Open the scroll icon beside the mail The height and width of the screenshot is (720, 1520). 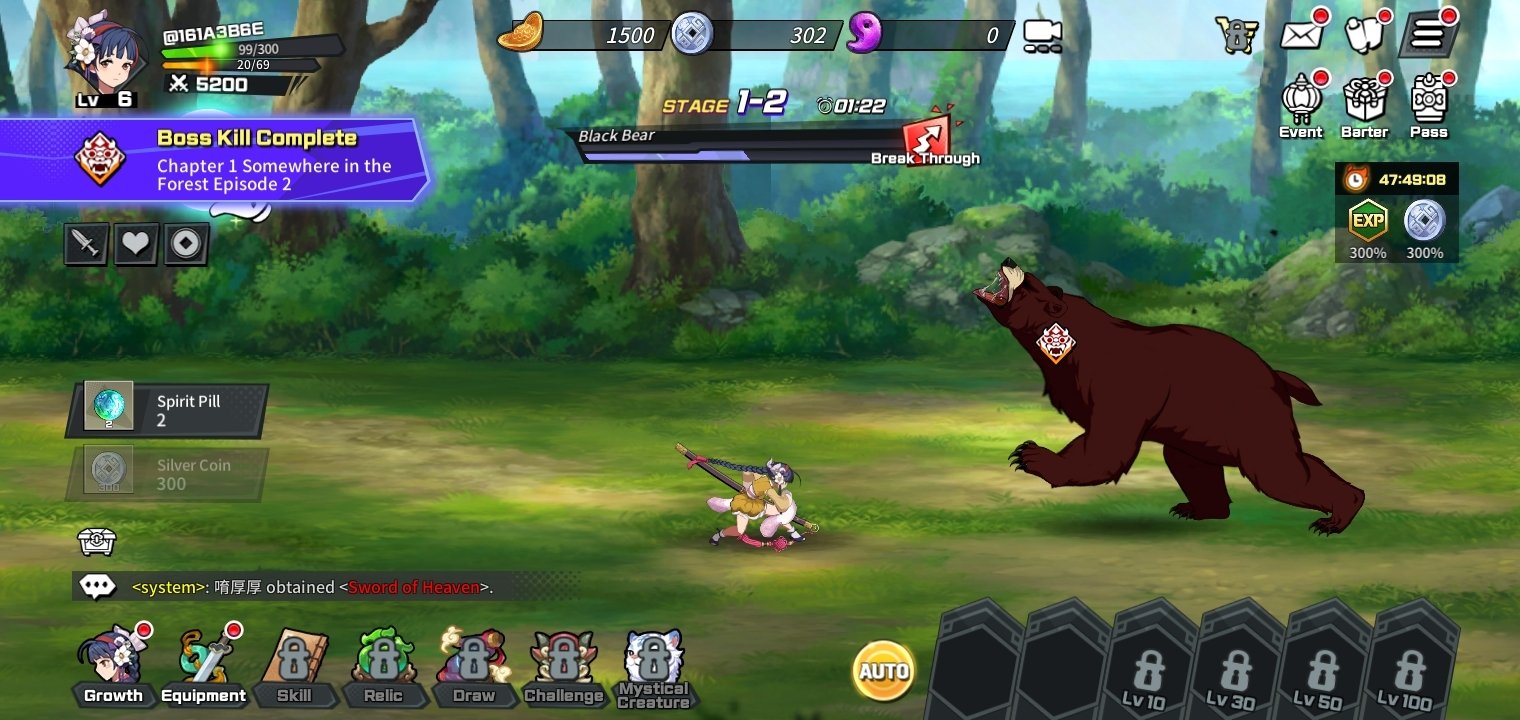tap(1364, 35)
